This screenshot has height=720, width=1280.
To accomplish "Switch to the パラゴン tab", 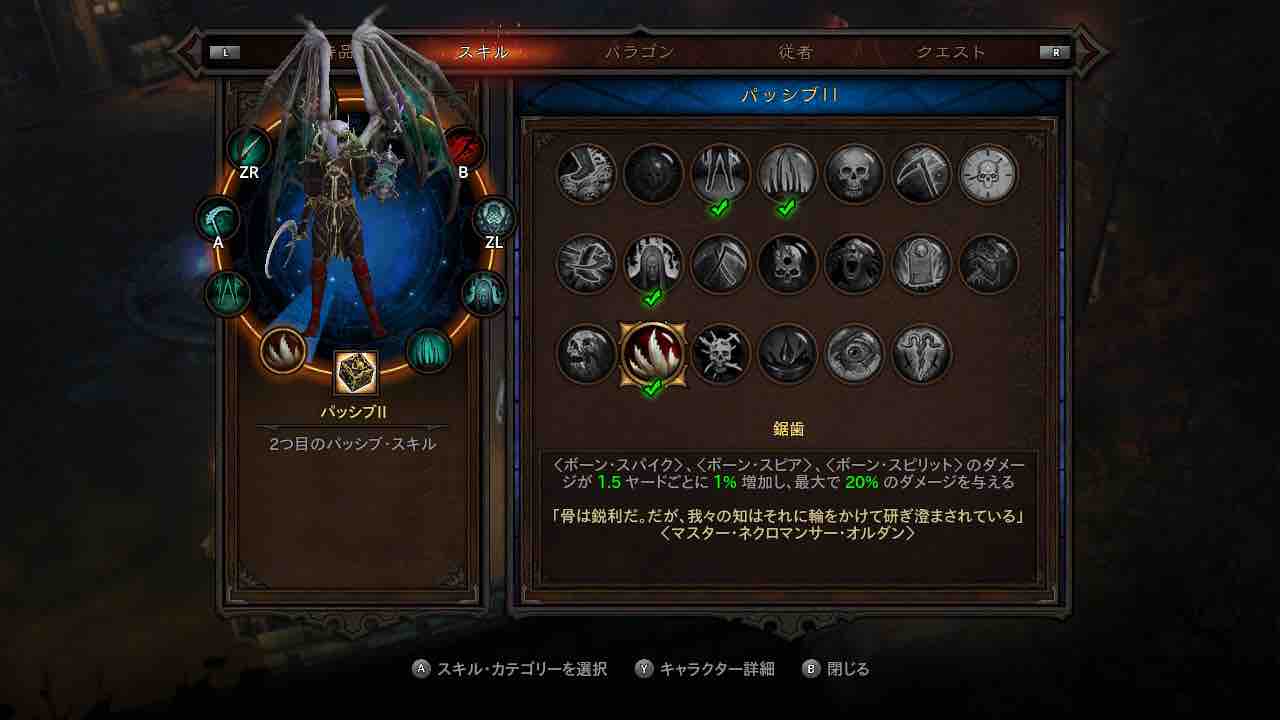I will pyautogui.click(x=640, y=52).
